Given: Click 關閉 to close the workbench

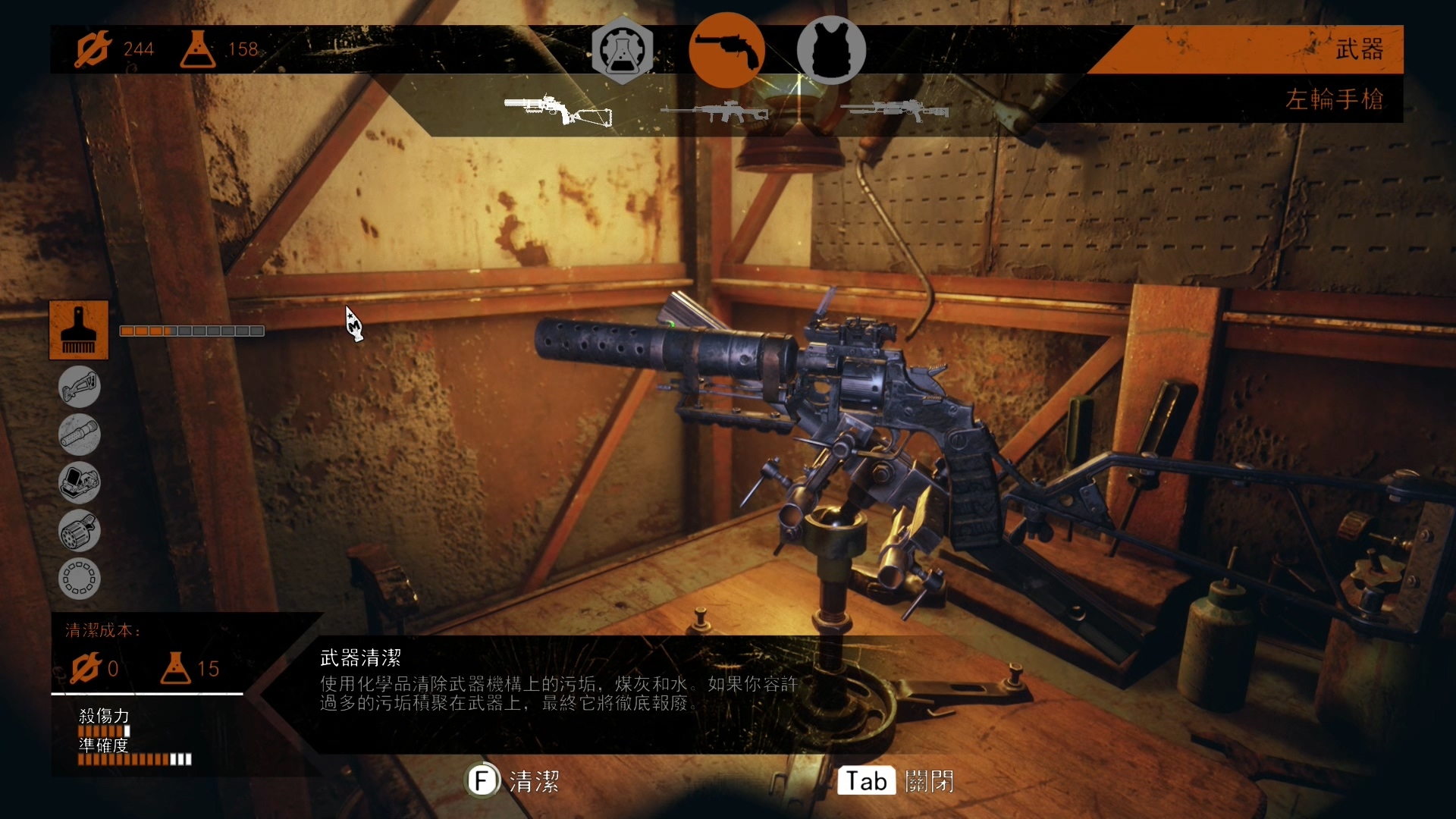Looking at the screenshot, I should 930,781.
